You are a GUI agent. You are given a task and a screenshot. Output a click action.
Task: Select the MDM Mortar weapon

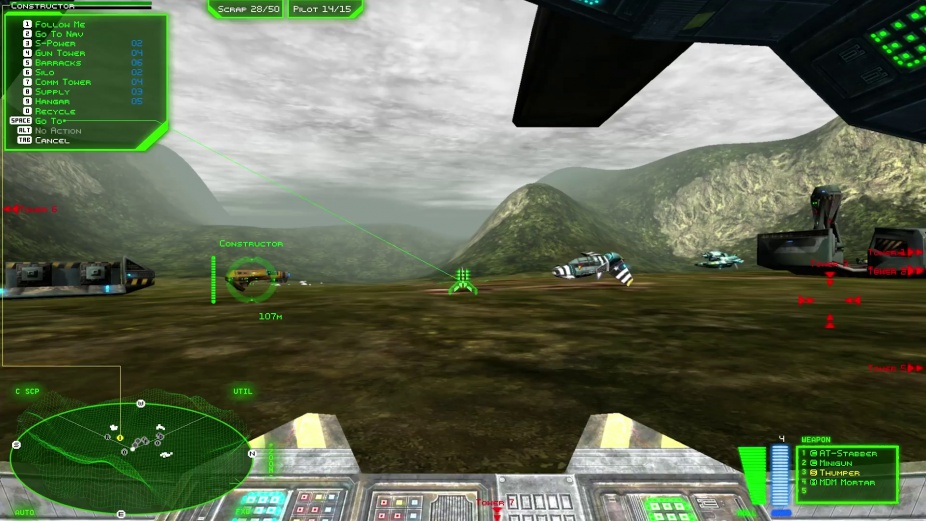(x=847, y=483)
